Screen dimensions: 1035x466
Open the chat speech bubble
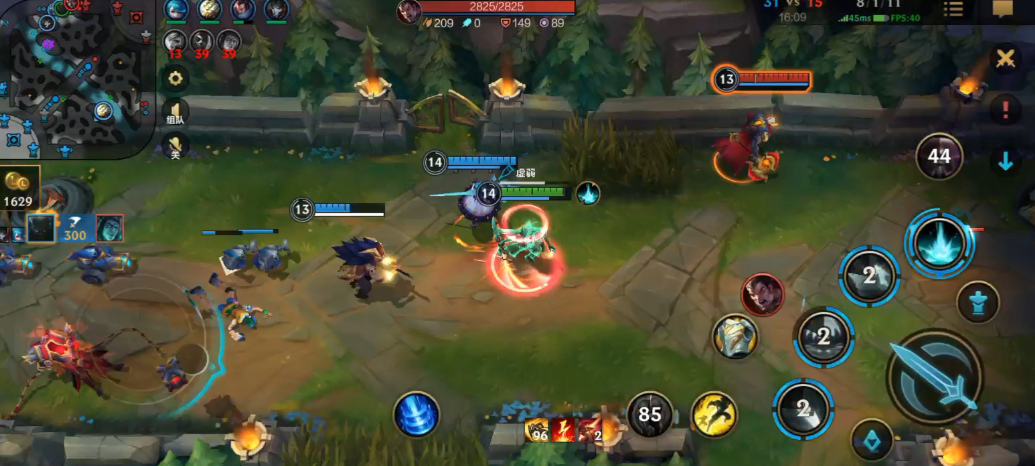(1003, 9)
